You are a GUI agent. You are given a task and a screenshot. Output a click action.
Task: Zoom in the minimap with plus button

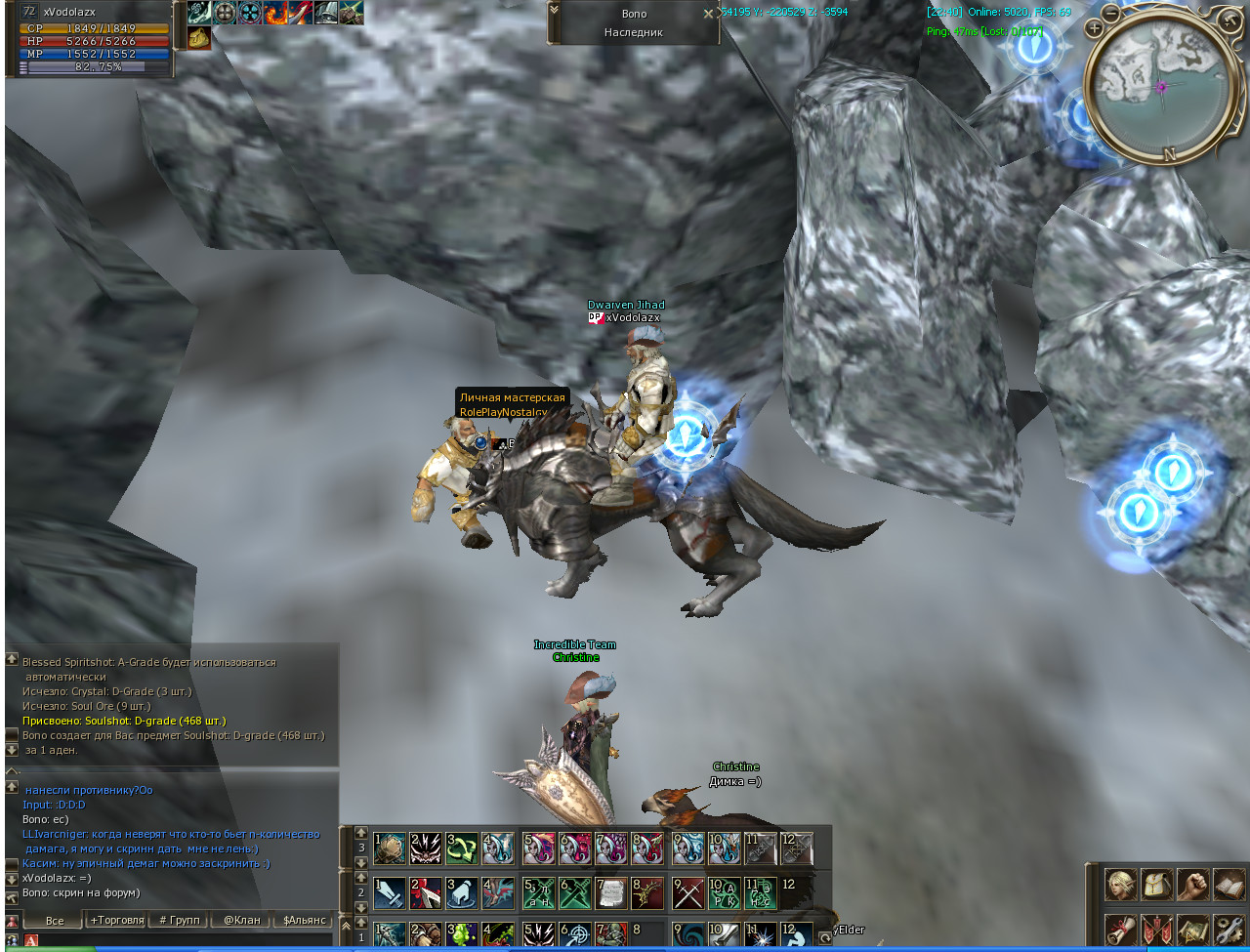[x=1094, y=29]
